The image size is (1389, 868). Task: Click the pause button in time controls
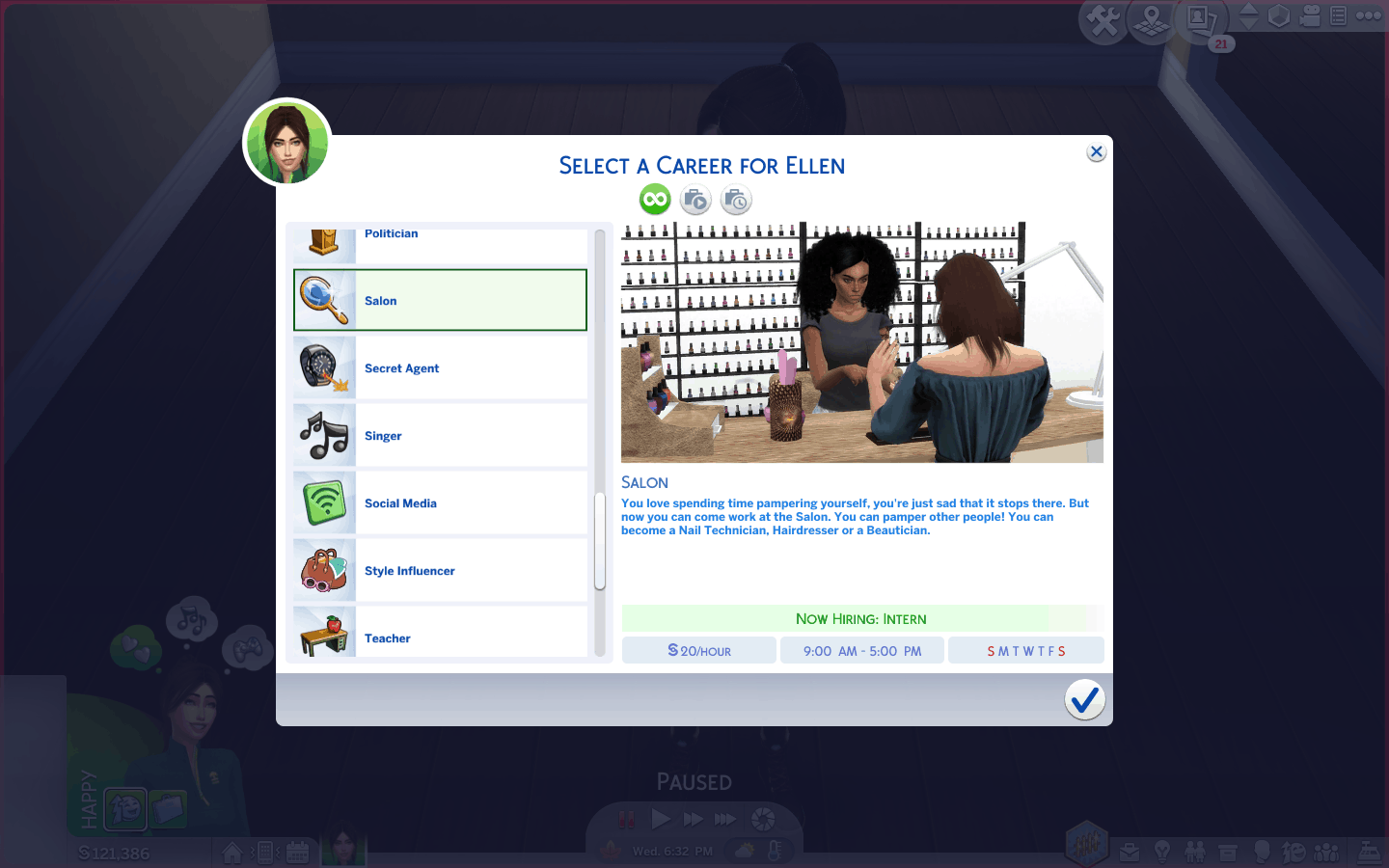(627, 819)
